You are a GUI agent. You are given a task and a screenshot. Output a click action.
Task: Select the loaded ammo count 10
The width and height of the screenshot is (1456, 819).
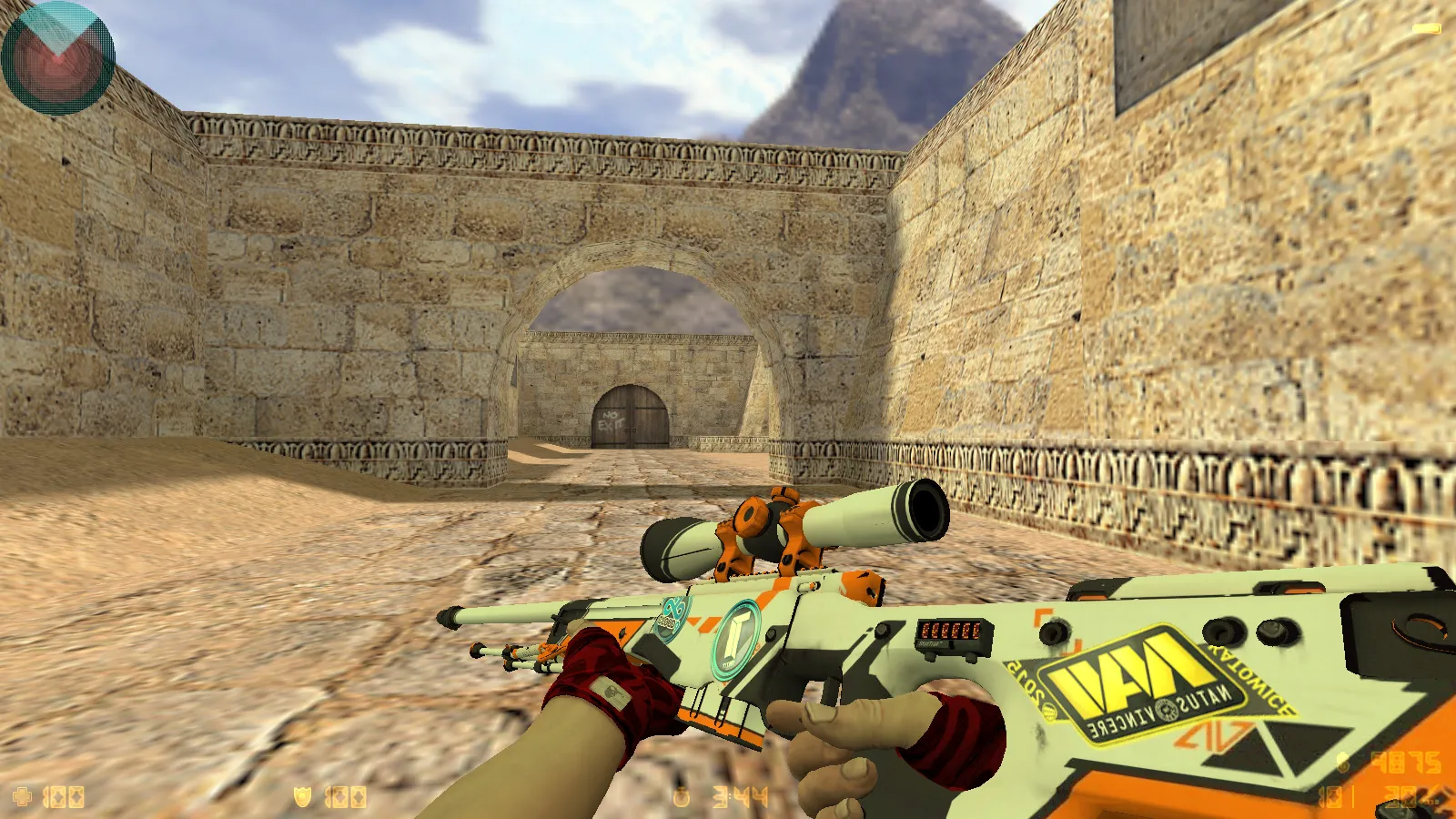point(1329,796)
